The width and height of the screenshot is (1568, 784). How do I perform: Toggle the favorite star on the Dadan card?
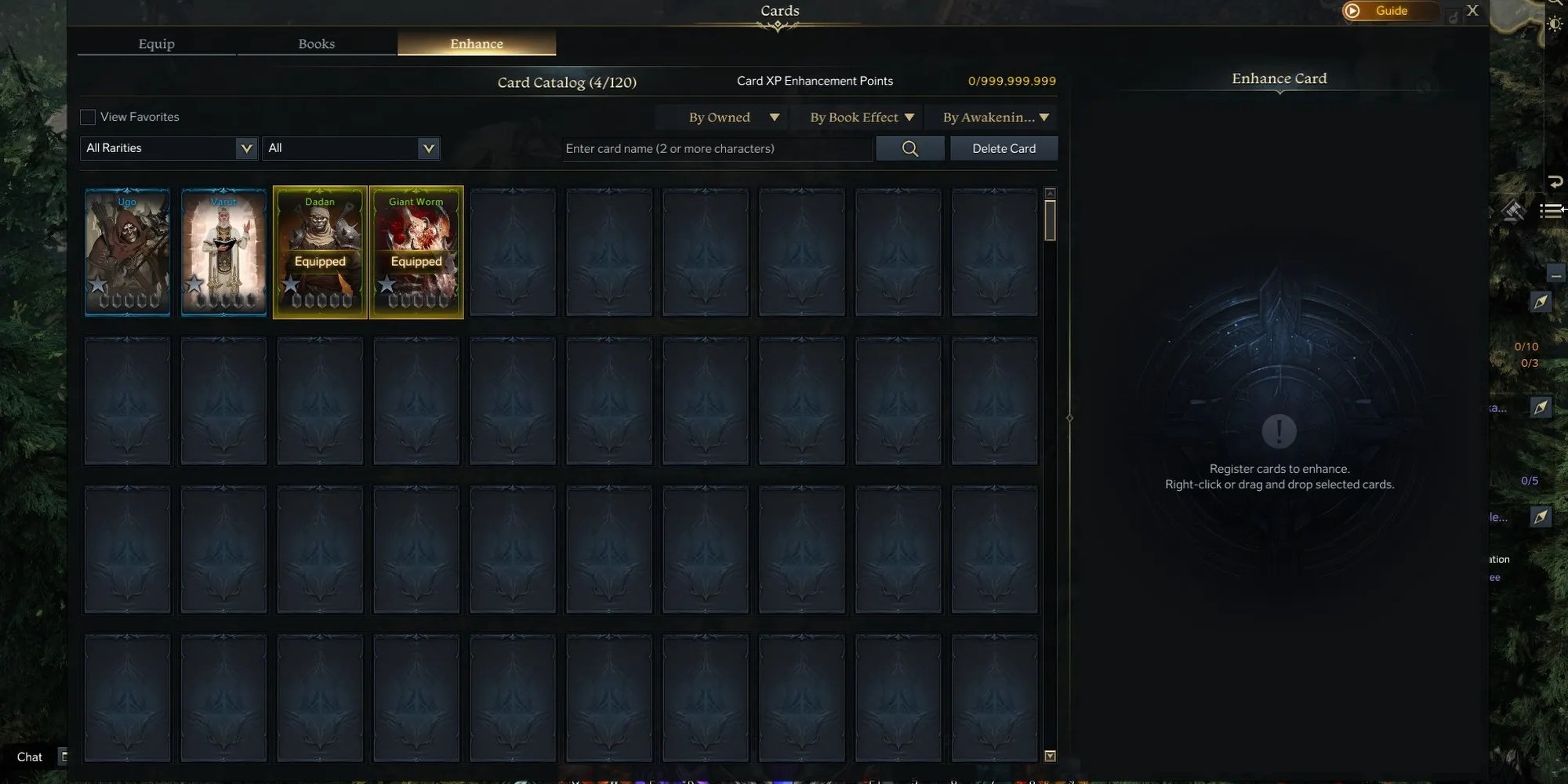[x=292, y=285]
